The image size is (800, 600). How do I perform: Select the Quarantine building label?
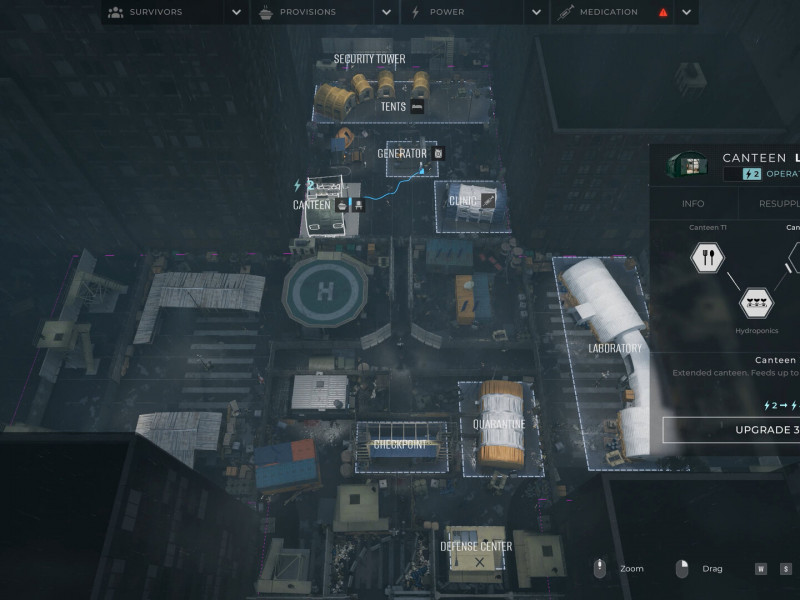pos(499,424)
